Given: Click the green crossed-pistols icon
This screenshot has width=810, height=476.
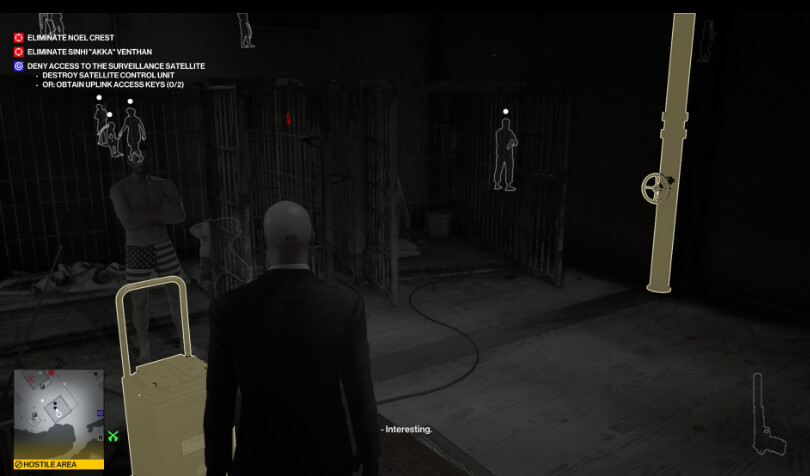Looking at the screenshot, I should click(x=113, y=436).
